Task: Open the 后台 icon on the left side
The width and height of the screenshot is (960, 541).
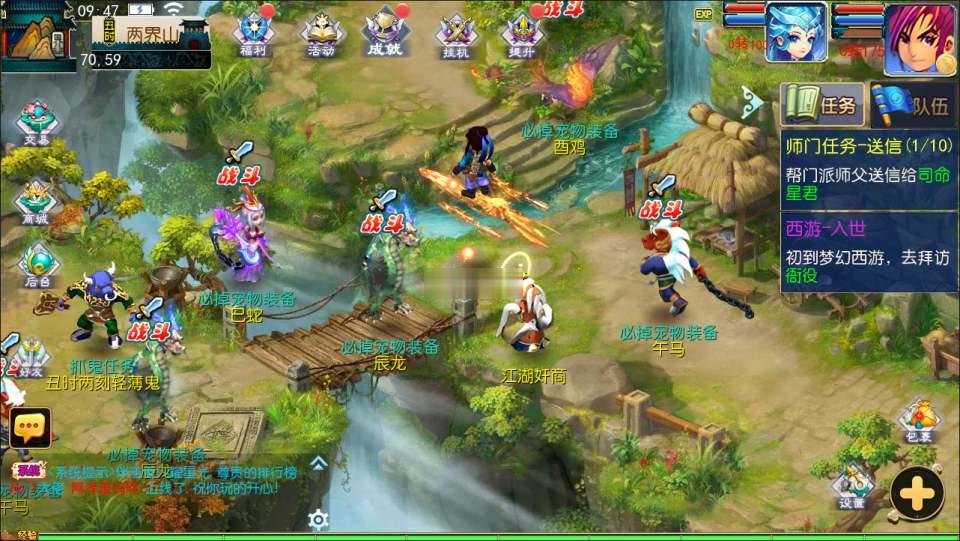Action: tap(37, 265)
